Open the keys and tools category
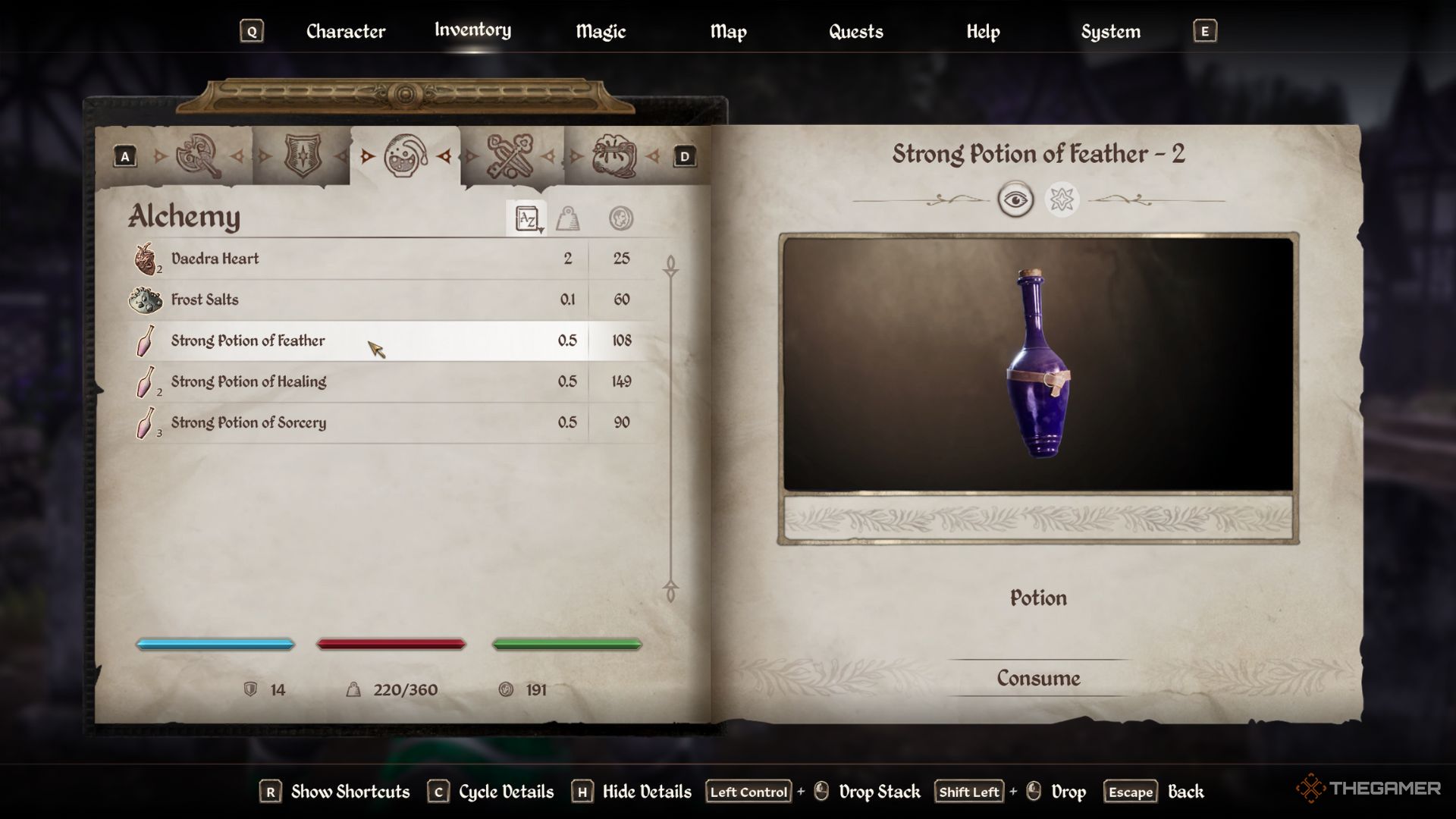Image resolution: width=1456 pixels, height=819 pixels. coord(510,156)
